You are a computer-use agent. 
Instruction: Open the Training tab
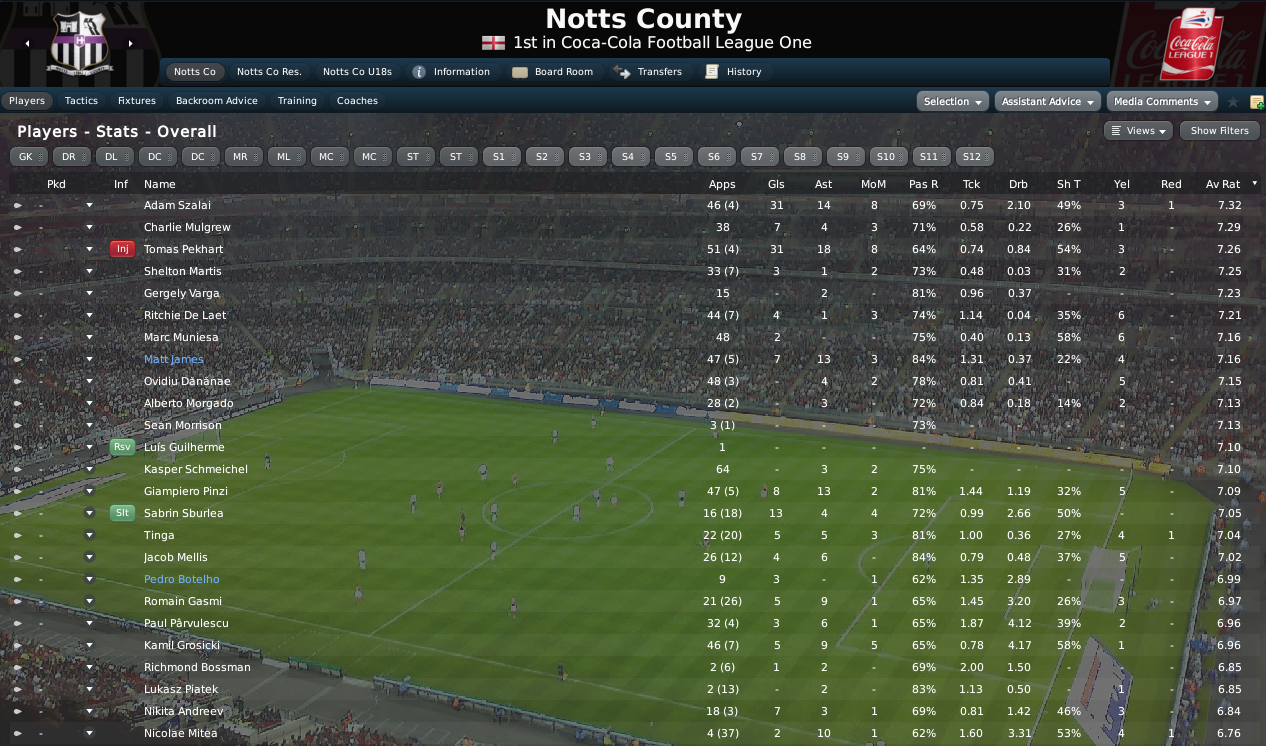pyautogui.click(x=297, y=101)
